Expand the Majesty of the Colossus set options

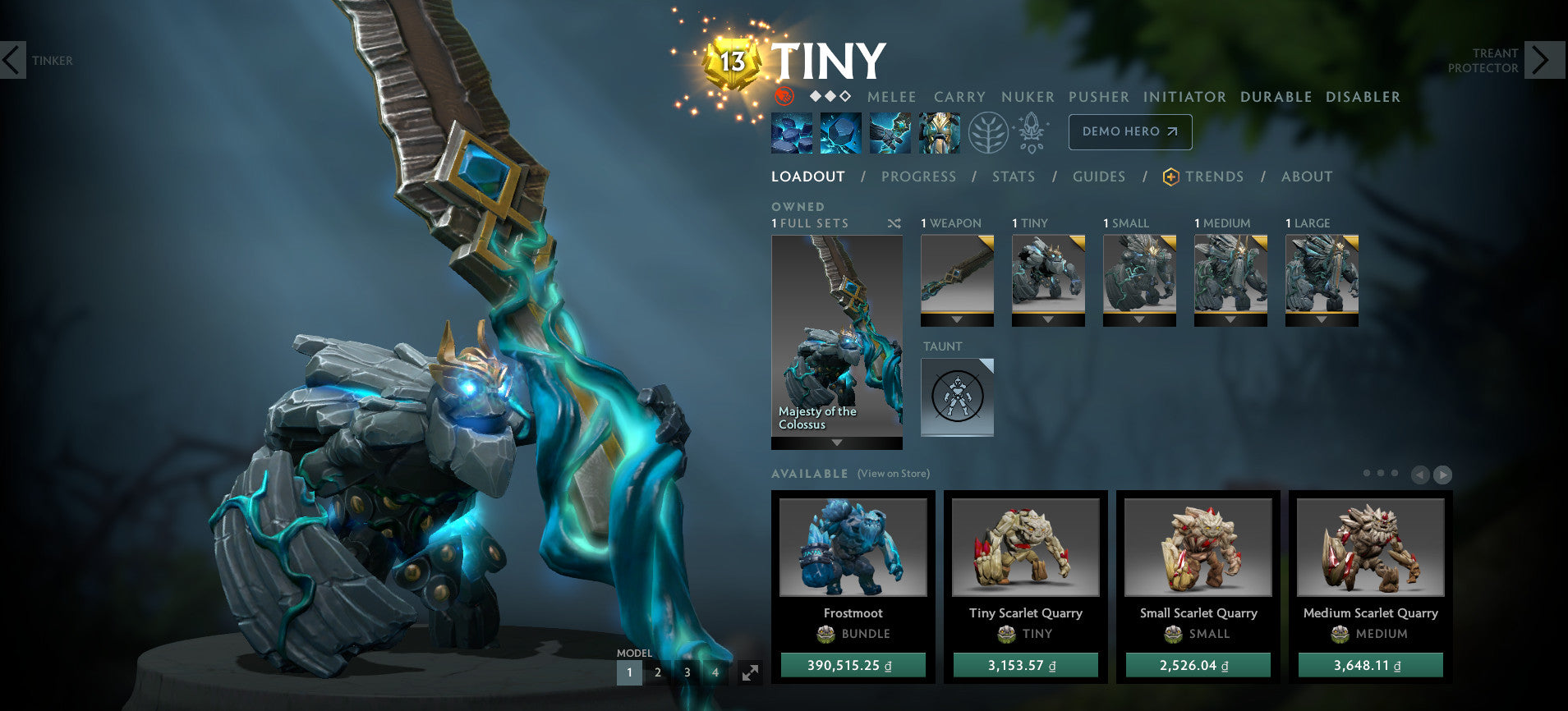pos(836,443)
